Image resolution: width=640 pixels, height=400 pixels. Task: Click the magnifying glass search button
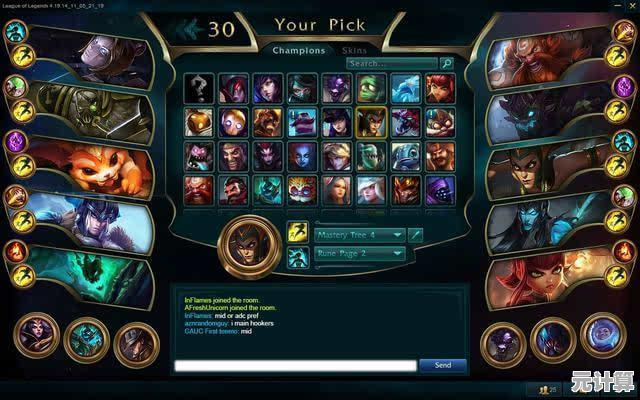[x=447, y=63]
